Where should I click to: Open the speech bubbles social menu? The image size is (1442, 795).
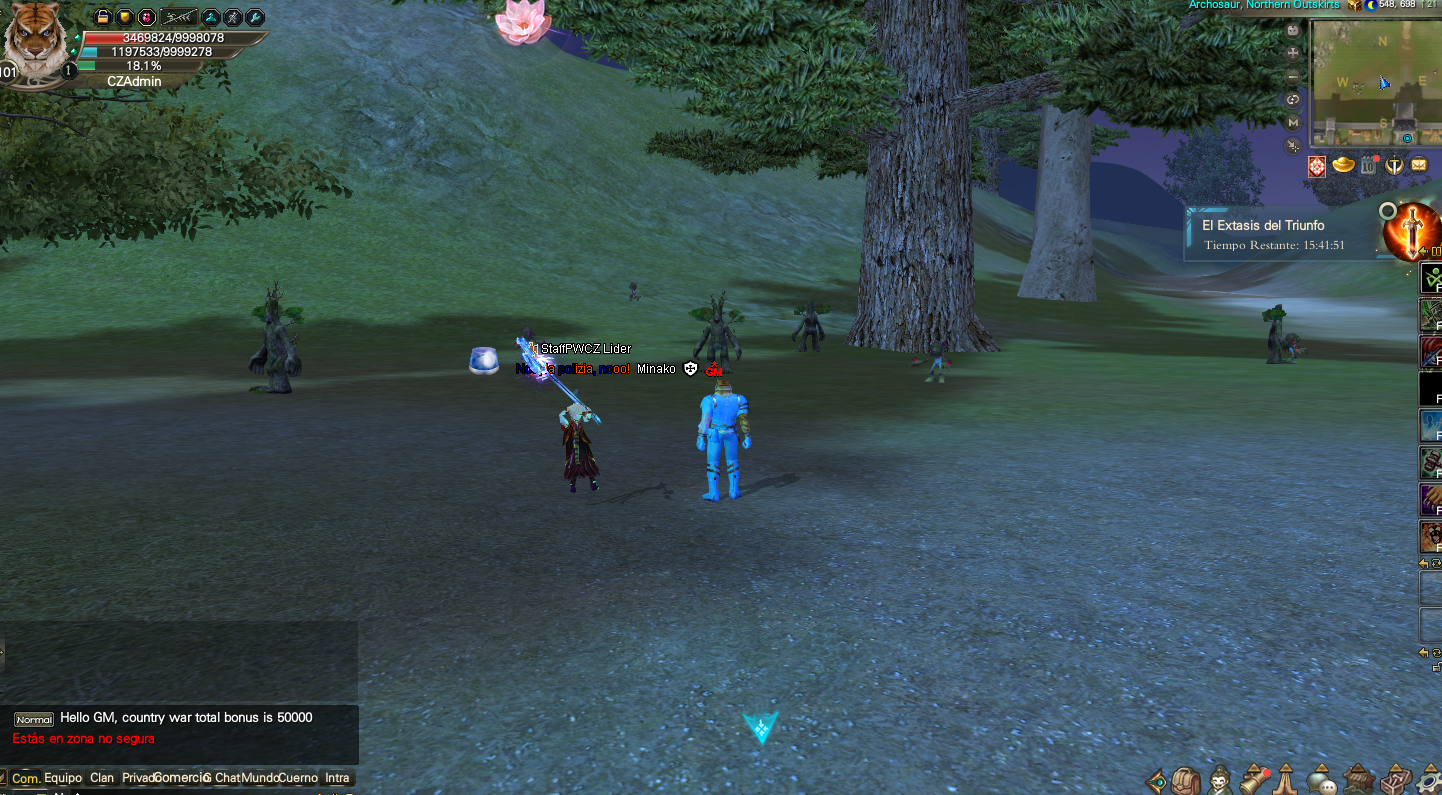(1322, 780)
